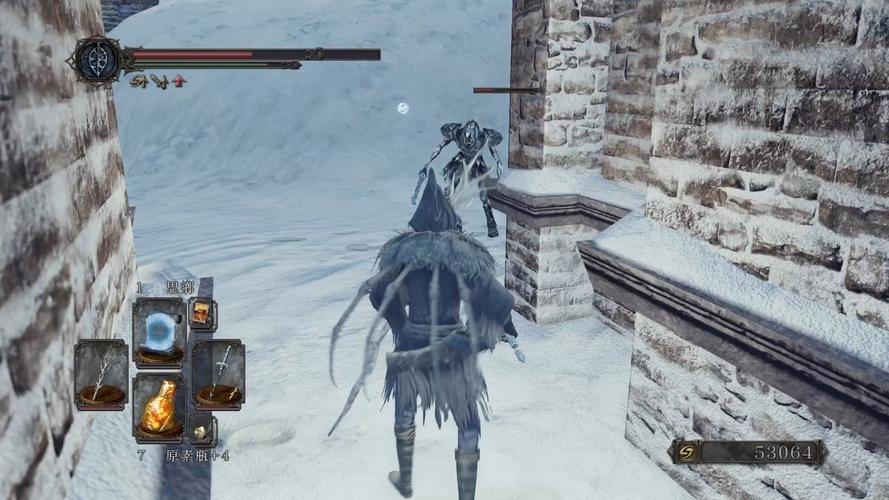
Task: Choose the small spell scroll slot
Action: [201, 313]
